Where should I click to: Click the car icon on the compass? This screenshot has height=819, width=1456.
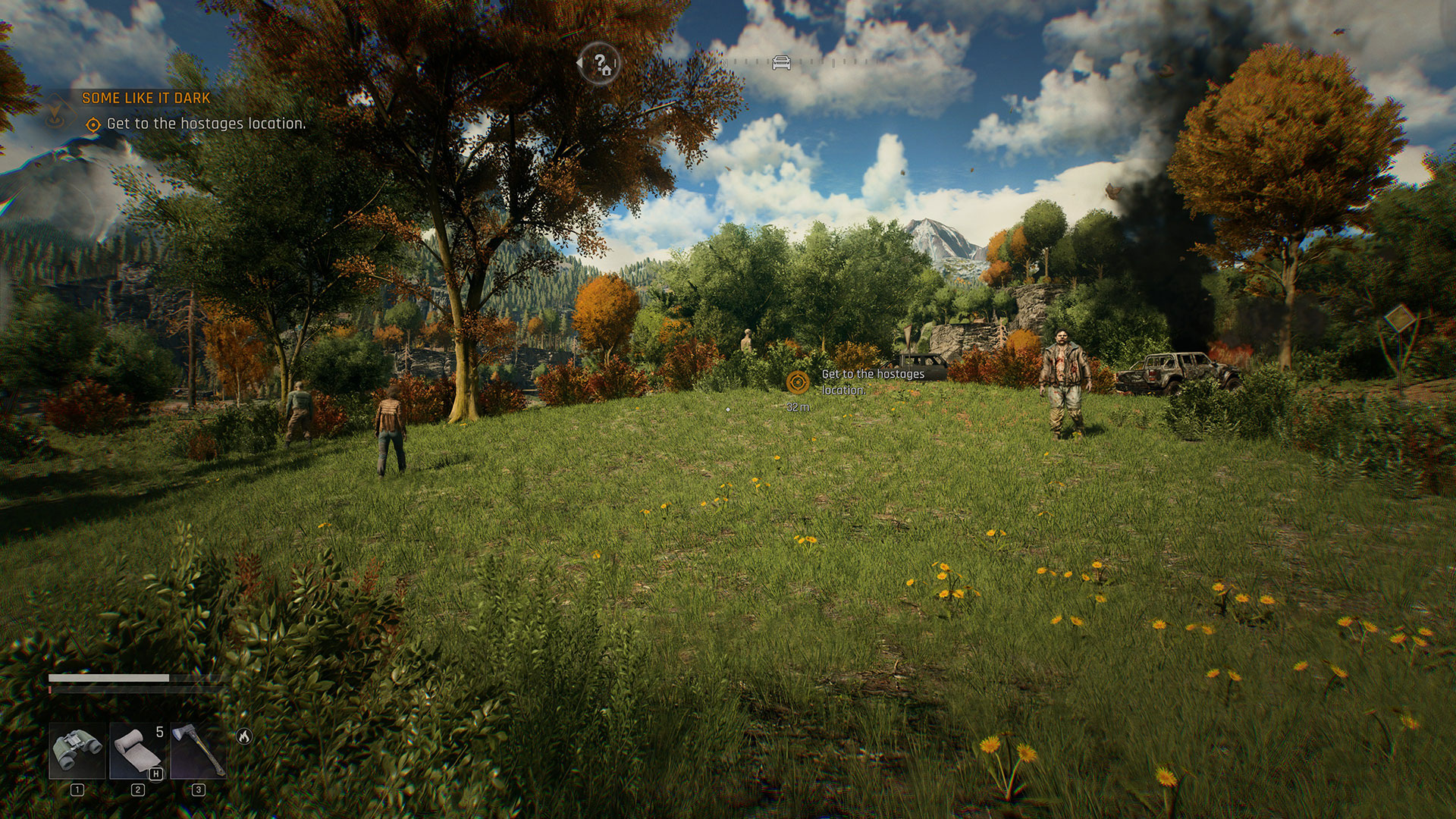coord(781,63)
